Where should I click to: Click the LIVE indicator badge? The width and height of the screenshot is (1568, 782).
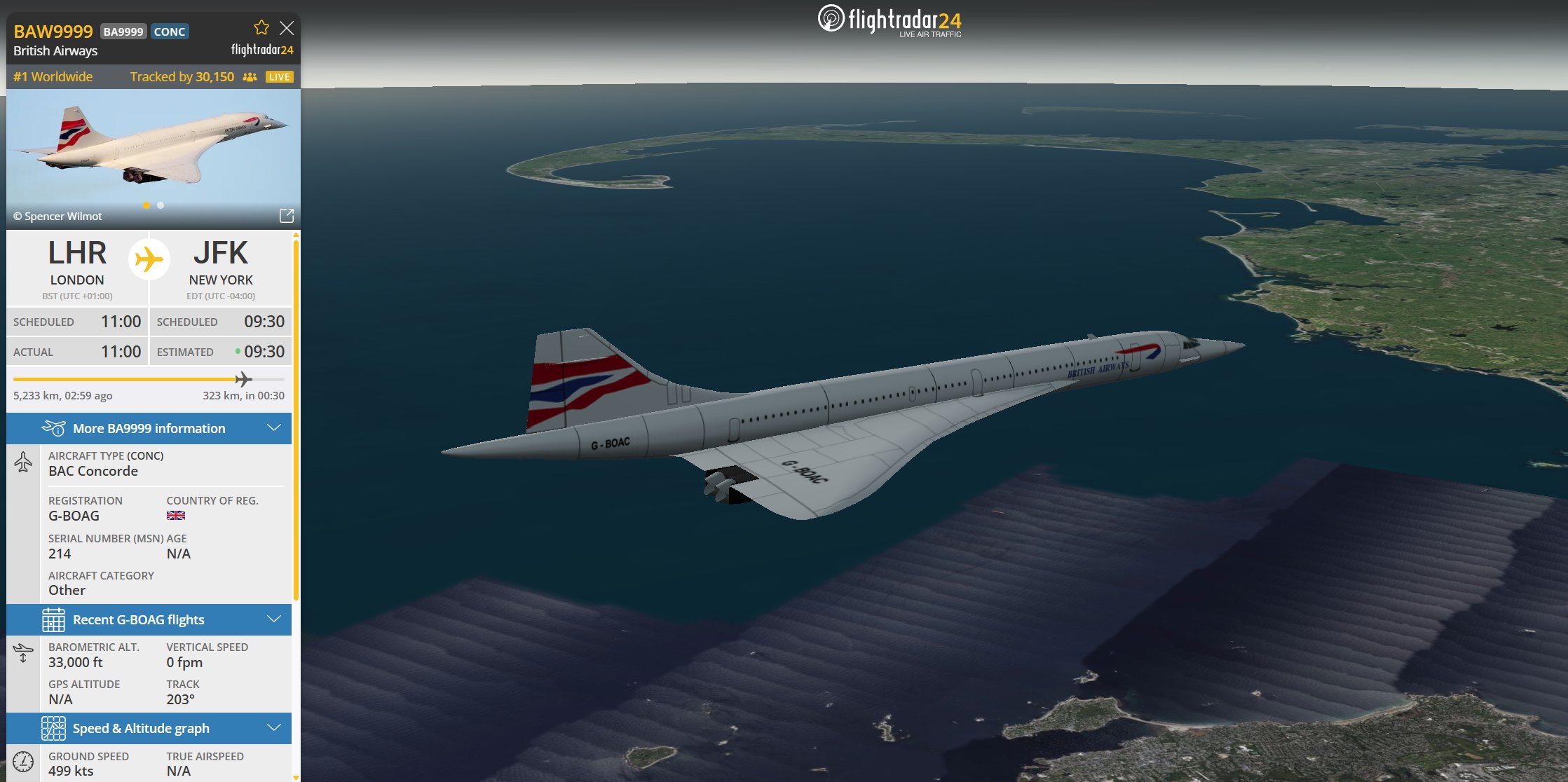(279, 77)
